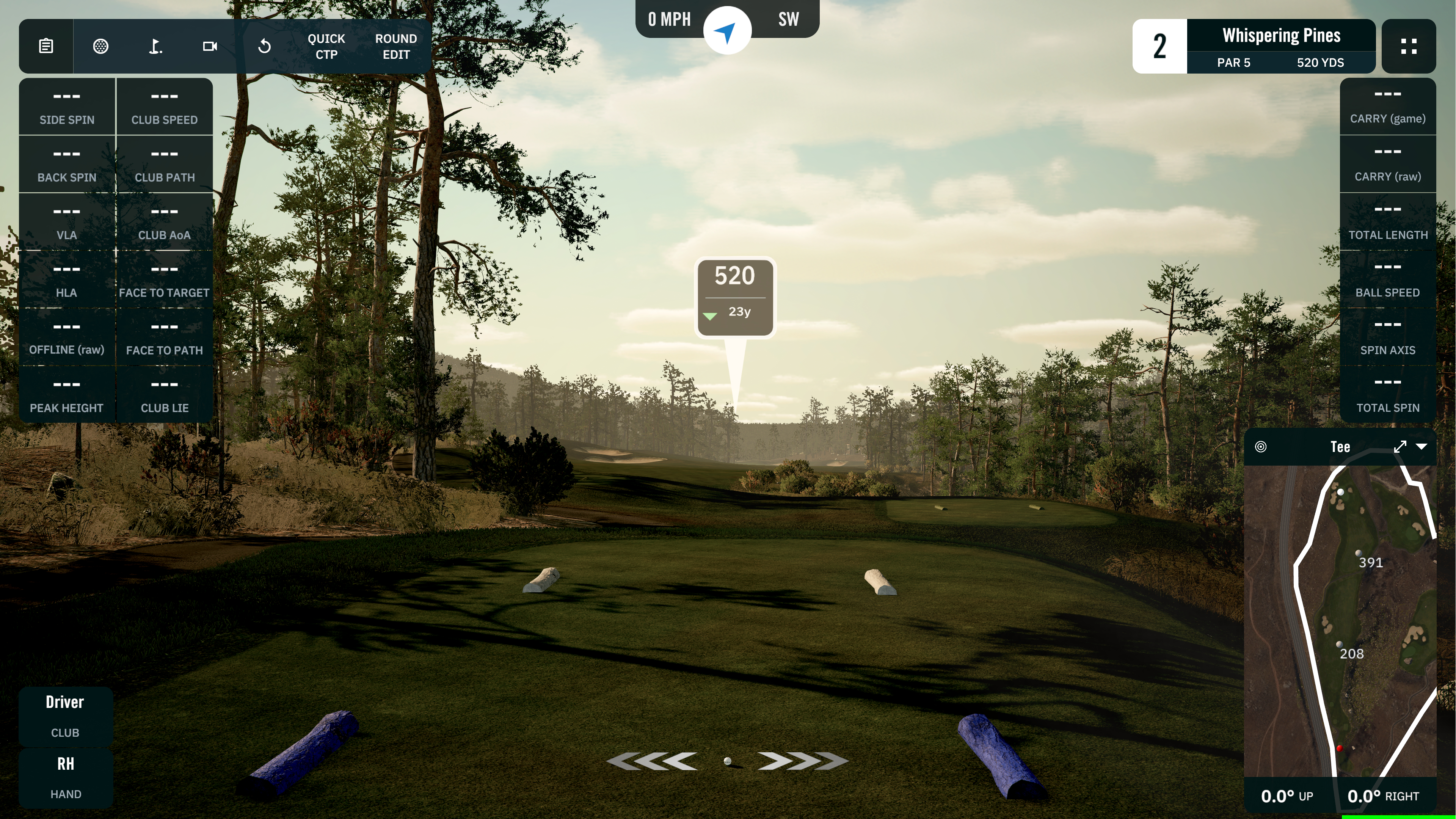Viewport: 1456px width, 819px height.
Task: Activate Quick CTP mode
Action: pos(326,46)
